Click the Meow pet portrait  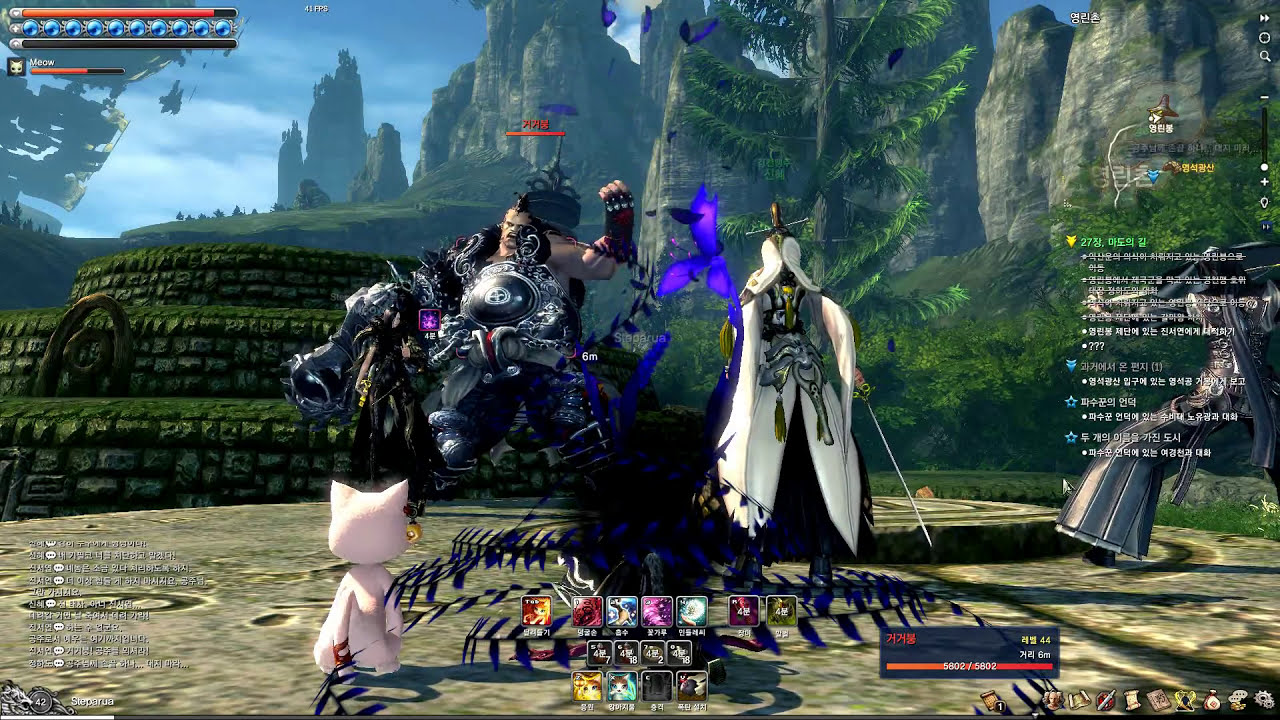[x=16, y=67]
